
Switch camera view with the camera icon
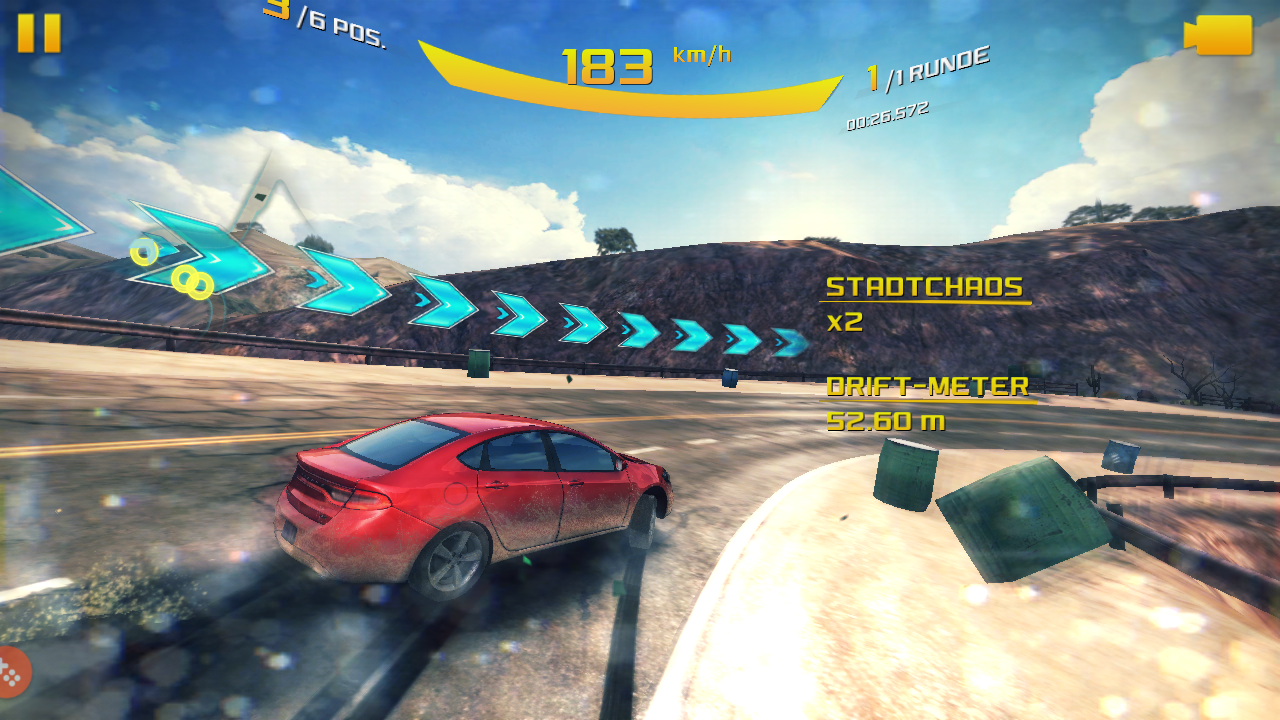pyautogui.click(x=1219, y=35)
